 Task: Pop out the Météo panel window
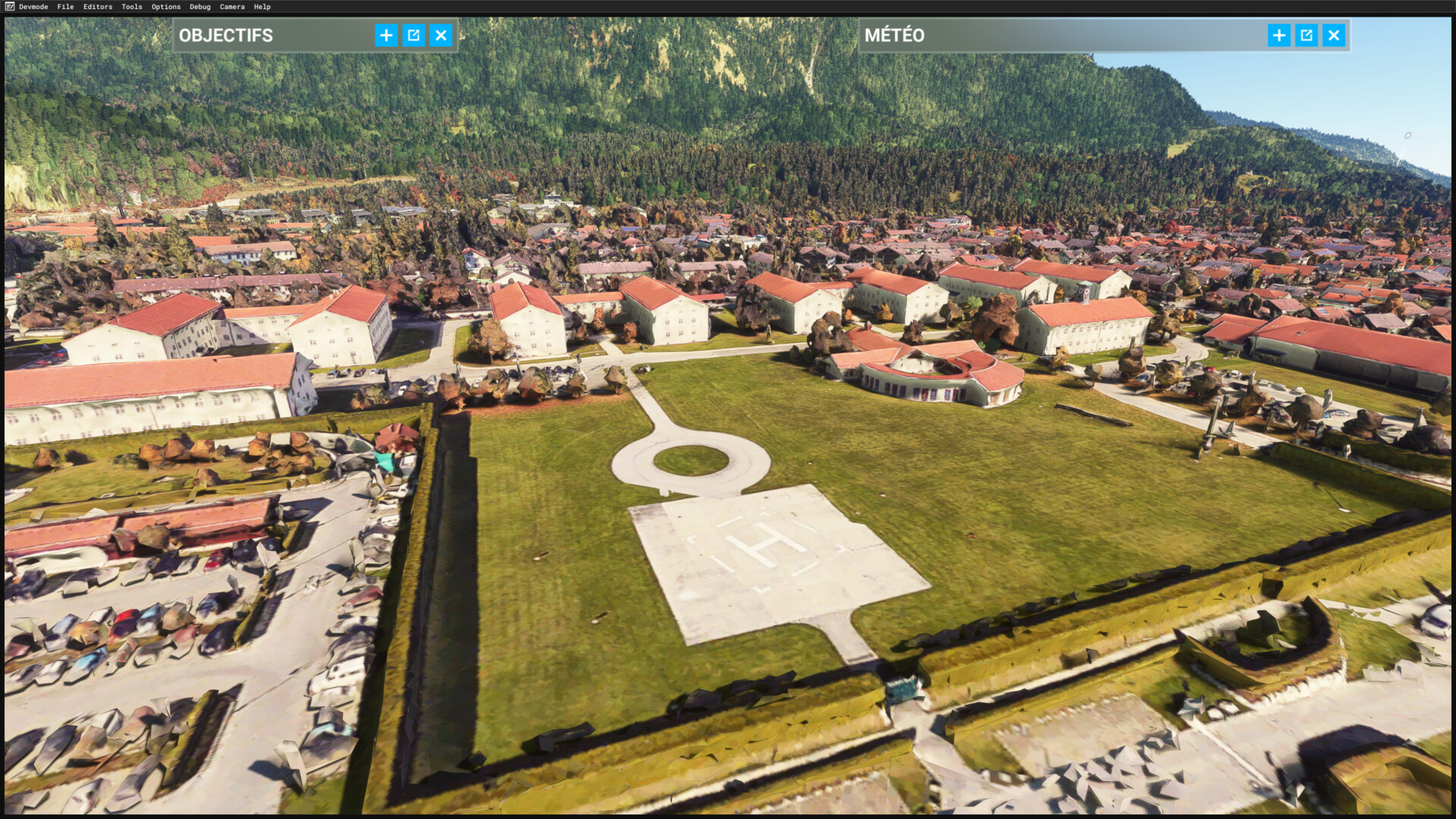[x=1306, y=35]
